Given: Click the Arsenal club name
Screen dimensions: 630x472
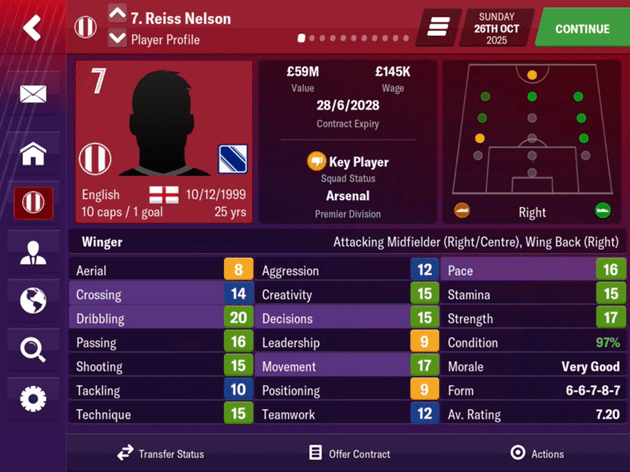Looking at the screenshot, I should [347, 196].
